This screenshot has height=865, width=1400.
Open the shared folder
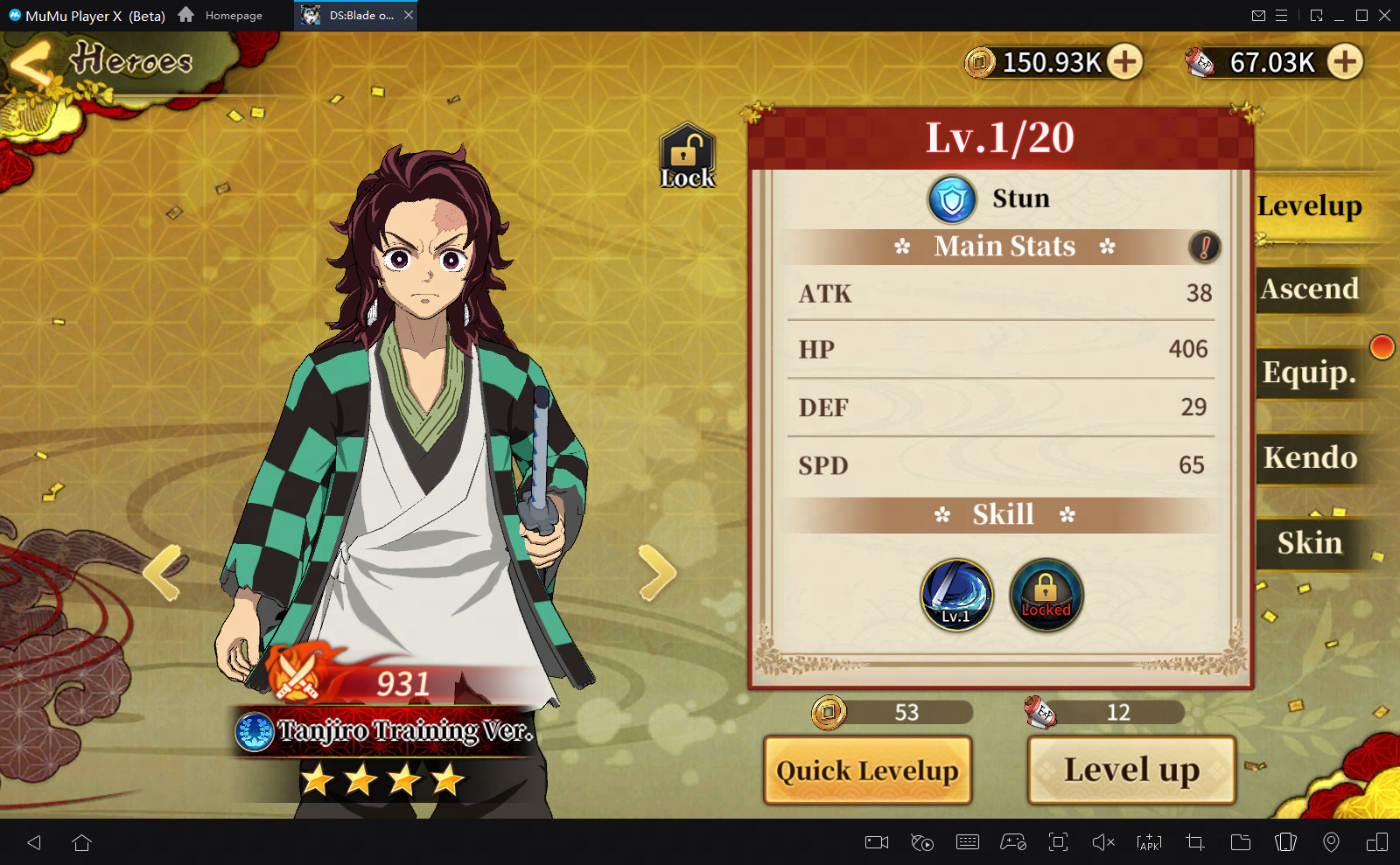tap(1239, 842)
